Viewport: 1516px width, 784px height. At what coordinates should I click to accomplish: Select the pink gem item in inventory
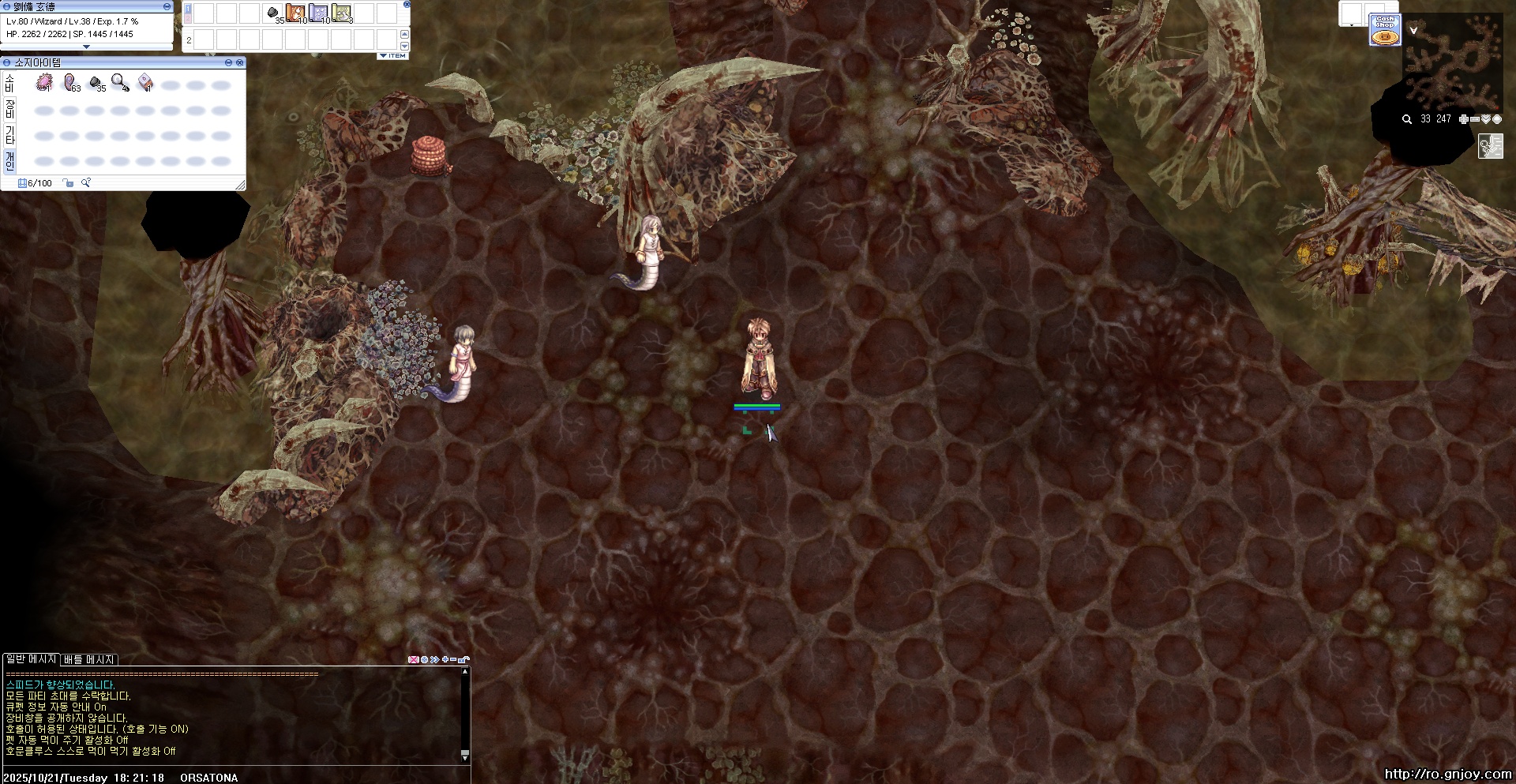coord(44,83)
